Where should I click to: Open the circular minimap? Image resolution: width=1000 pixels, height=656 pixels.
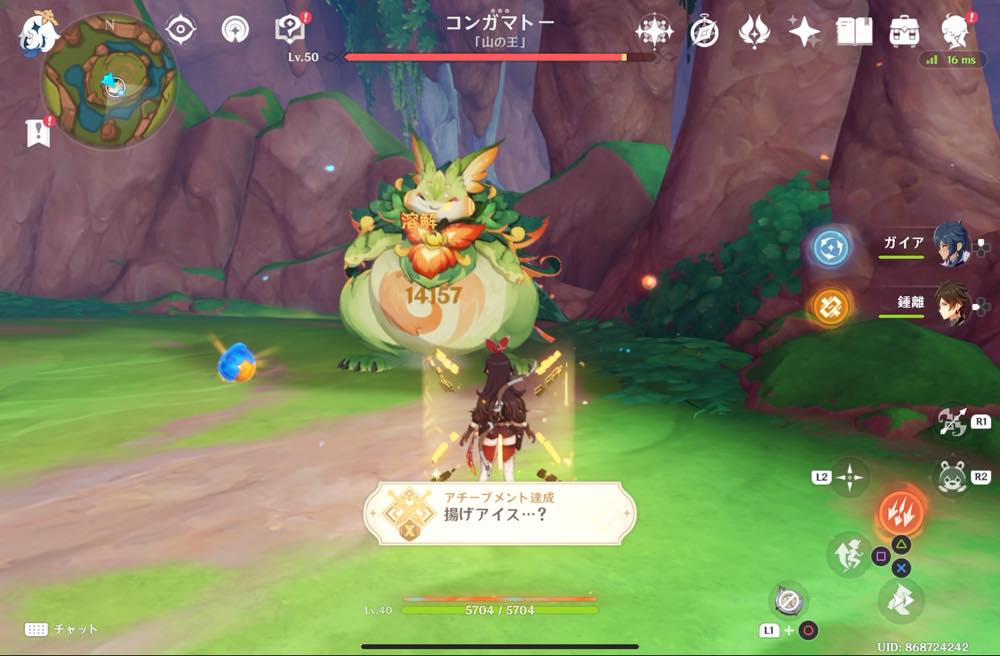coord(110,82)
